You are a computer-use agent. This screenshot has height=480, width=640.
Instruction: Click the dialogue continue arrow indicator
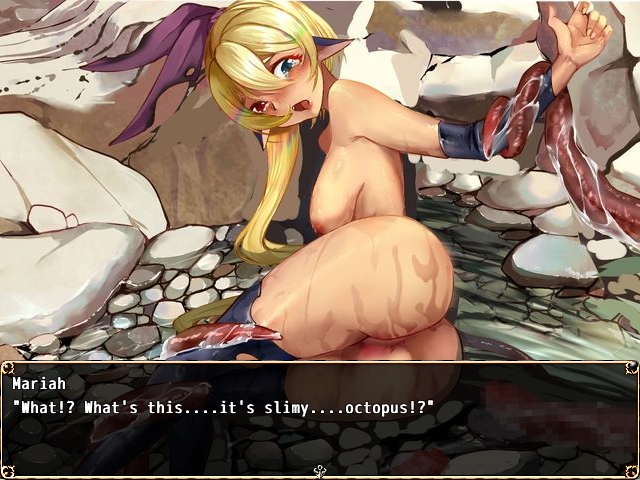[x=320, y=471]
